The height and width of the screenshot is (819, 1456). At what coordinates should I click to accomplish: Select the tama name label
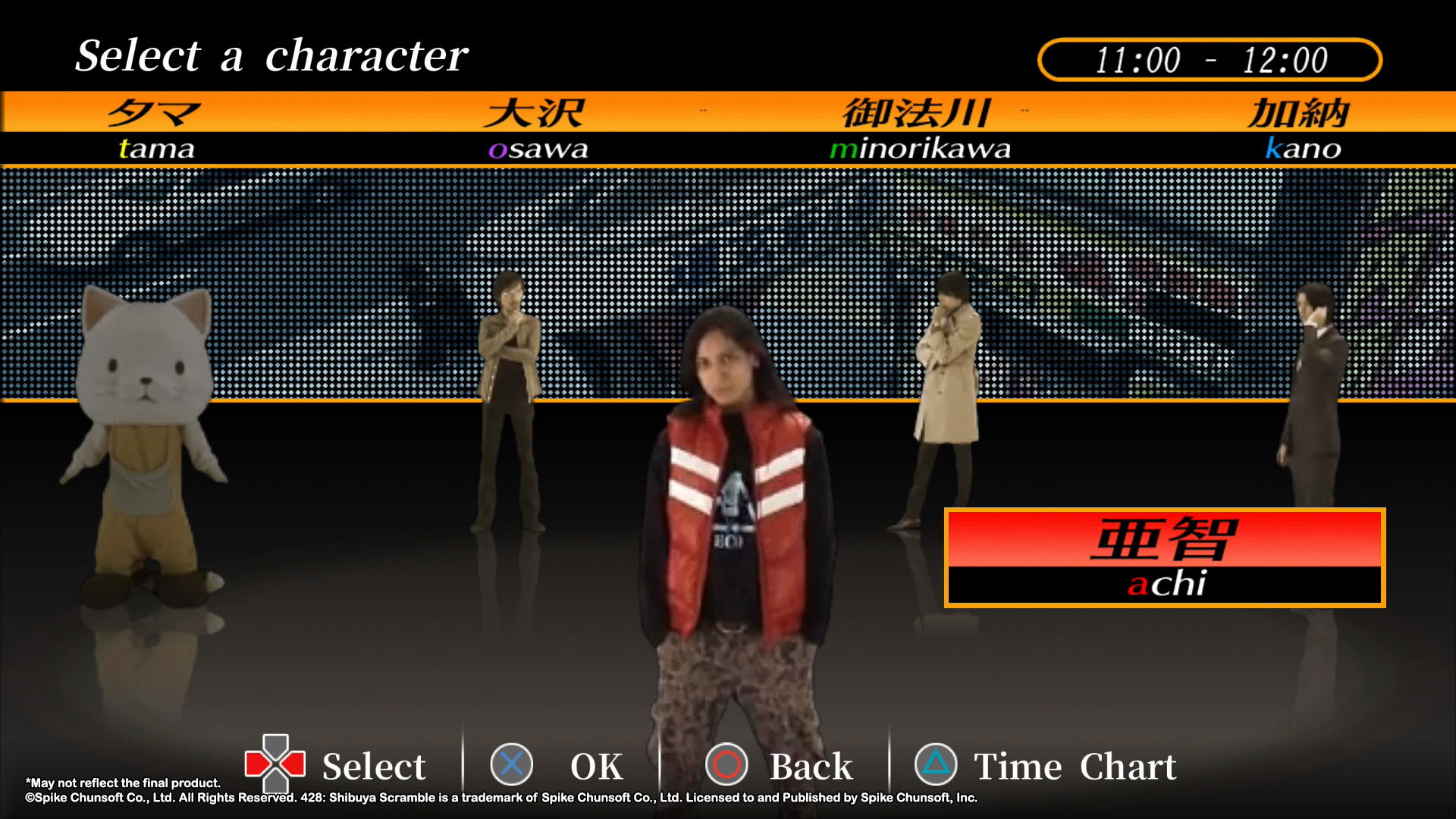point(156,148)
